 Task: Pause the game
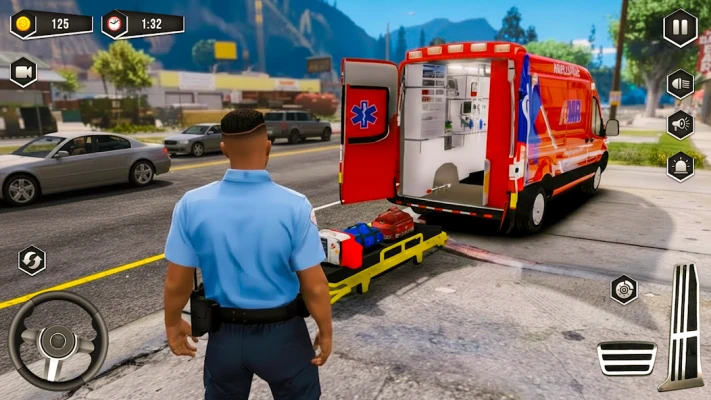point(680,28)
